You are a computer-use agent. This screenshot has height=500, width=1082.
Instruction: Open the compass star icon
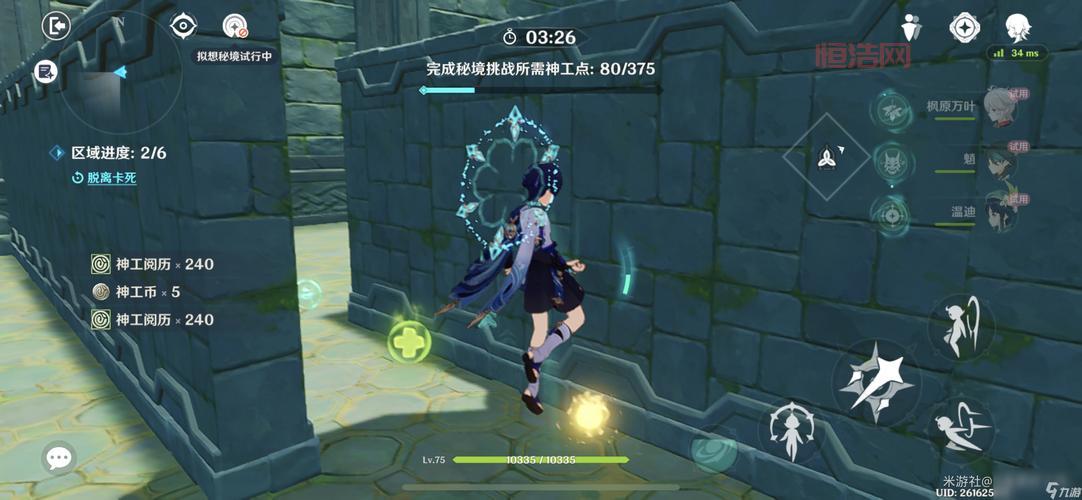tap(963, 27)
